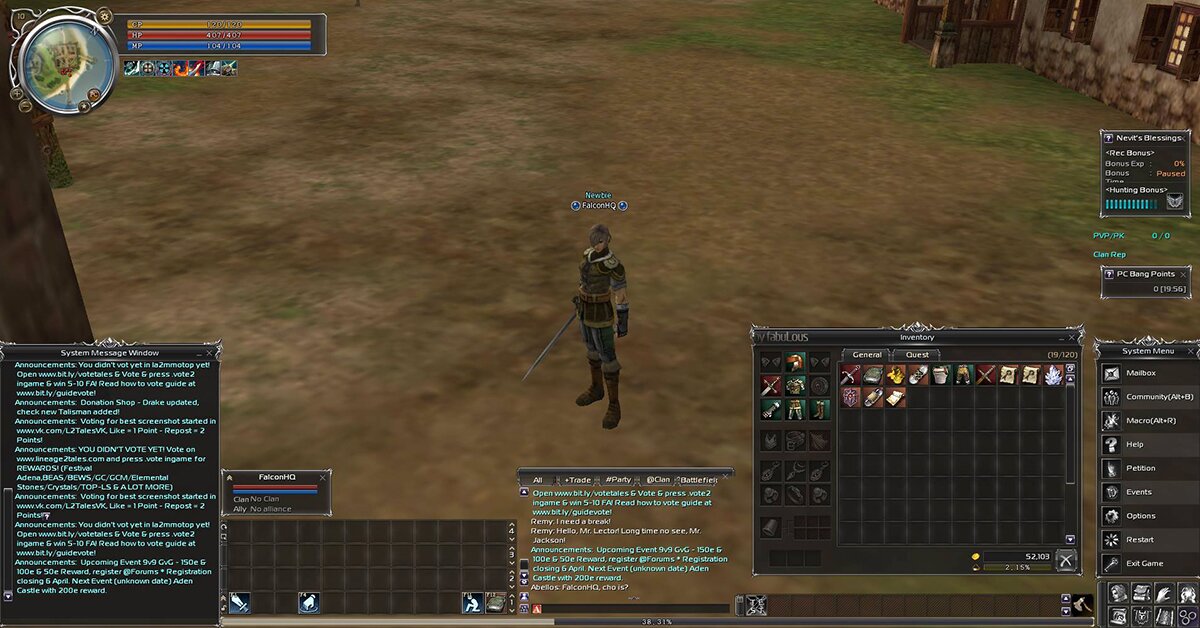
Task: Open Community (Alt+B)
Action: pyautogui.click(x=1153, y=397)
